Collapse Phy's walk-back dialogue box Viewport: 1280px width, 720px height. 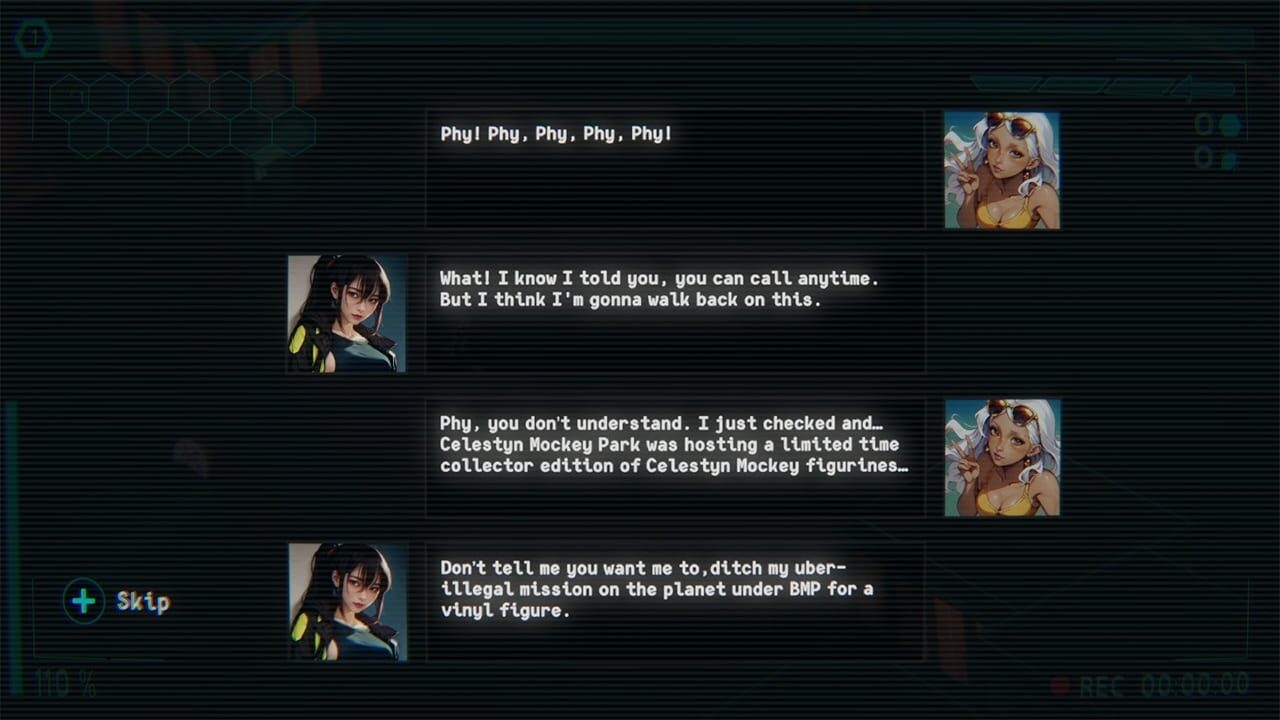click(675, 310)
